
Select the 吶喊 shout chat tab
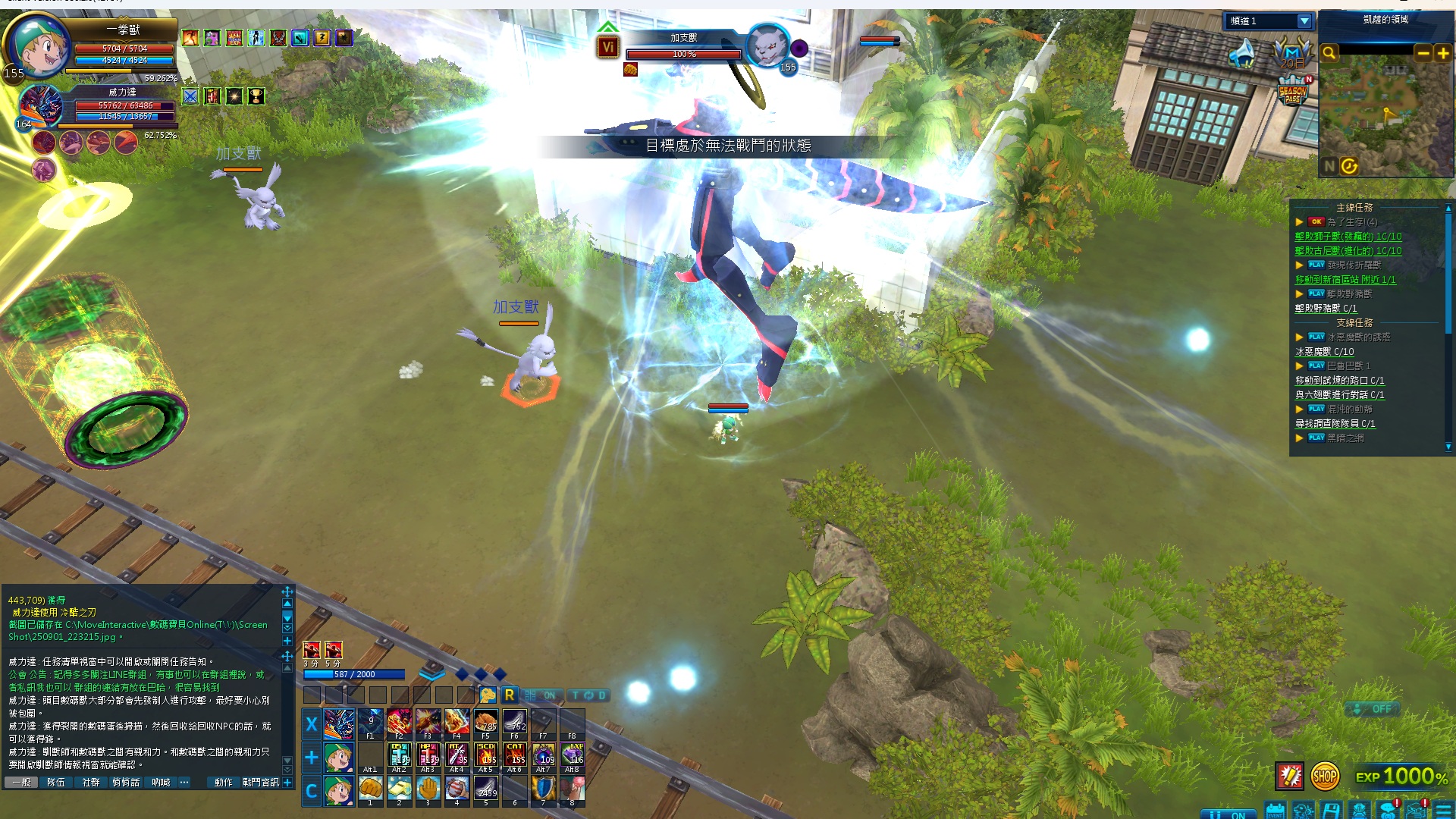click(161, 782)
